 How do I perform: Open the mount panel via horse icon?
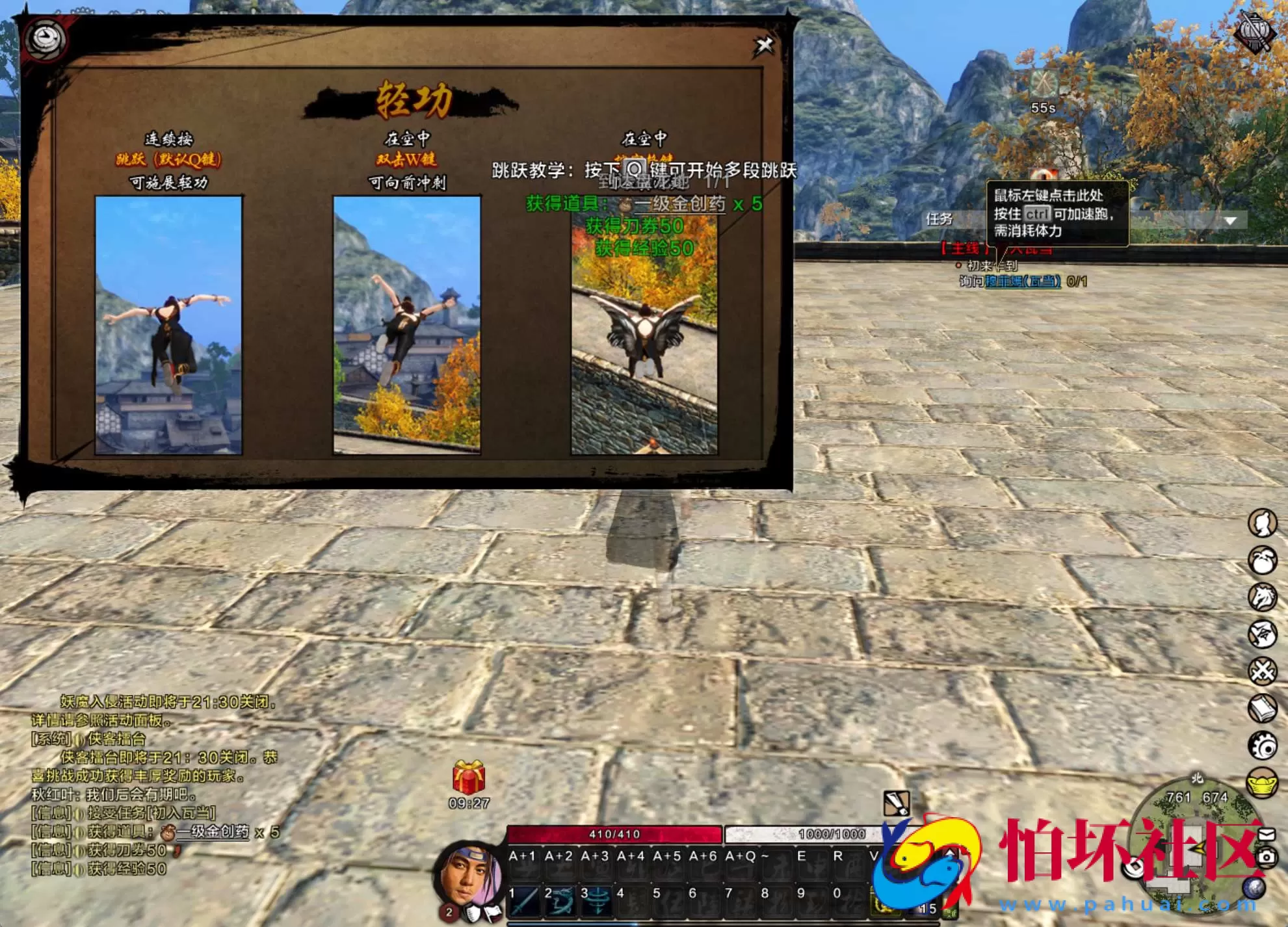(1261, 596)
